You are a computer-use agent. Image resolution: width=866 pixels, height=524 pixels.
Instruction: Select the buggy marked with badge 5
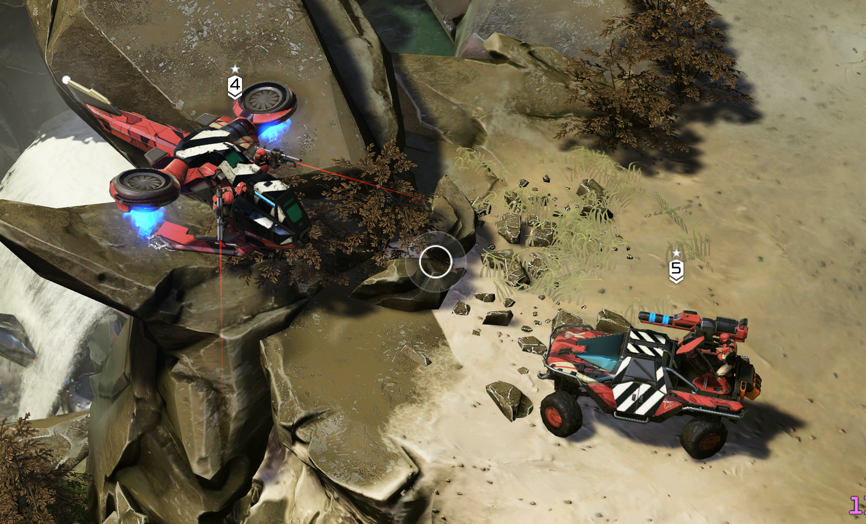(650, 377)
